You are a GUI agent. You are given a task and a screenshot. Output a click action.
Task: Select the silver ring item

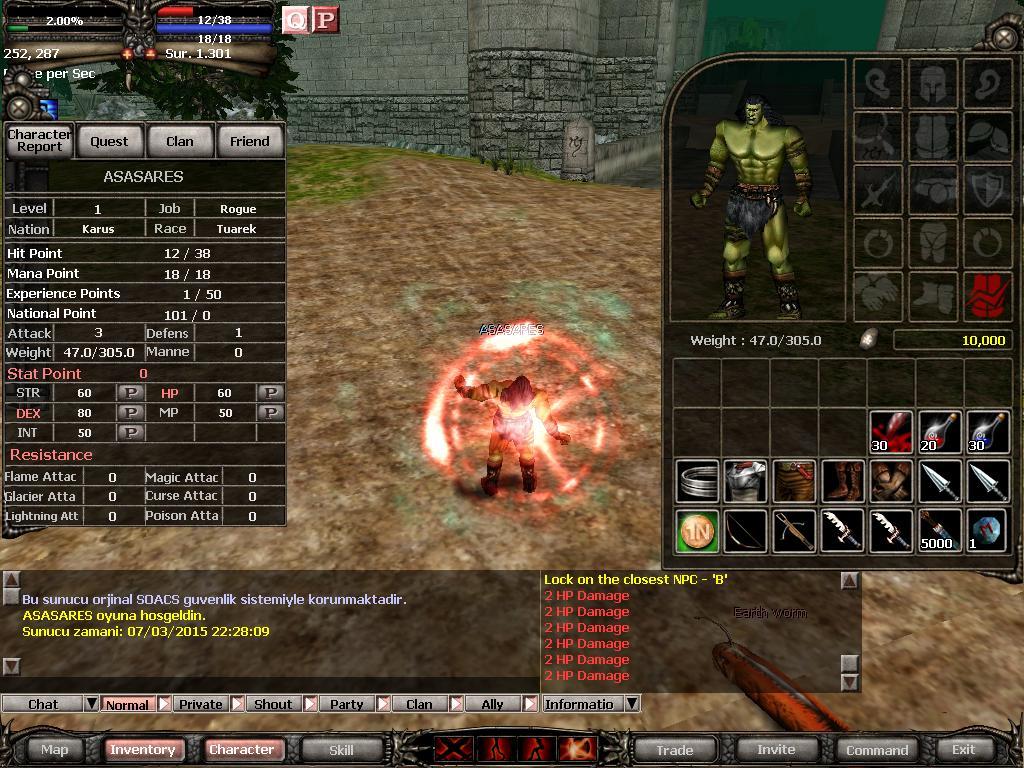coord(697,481)
